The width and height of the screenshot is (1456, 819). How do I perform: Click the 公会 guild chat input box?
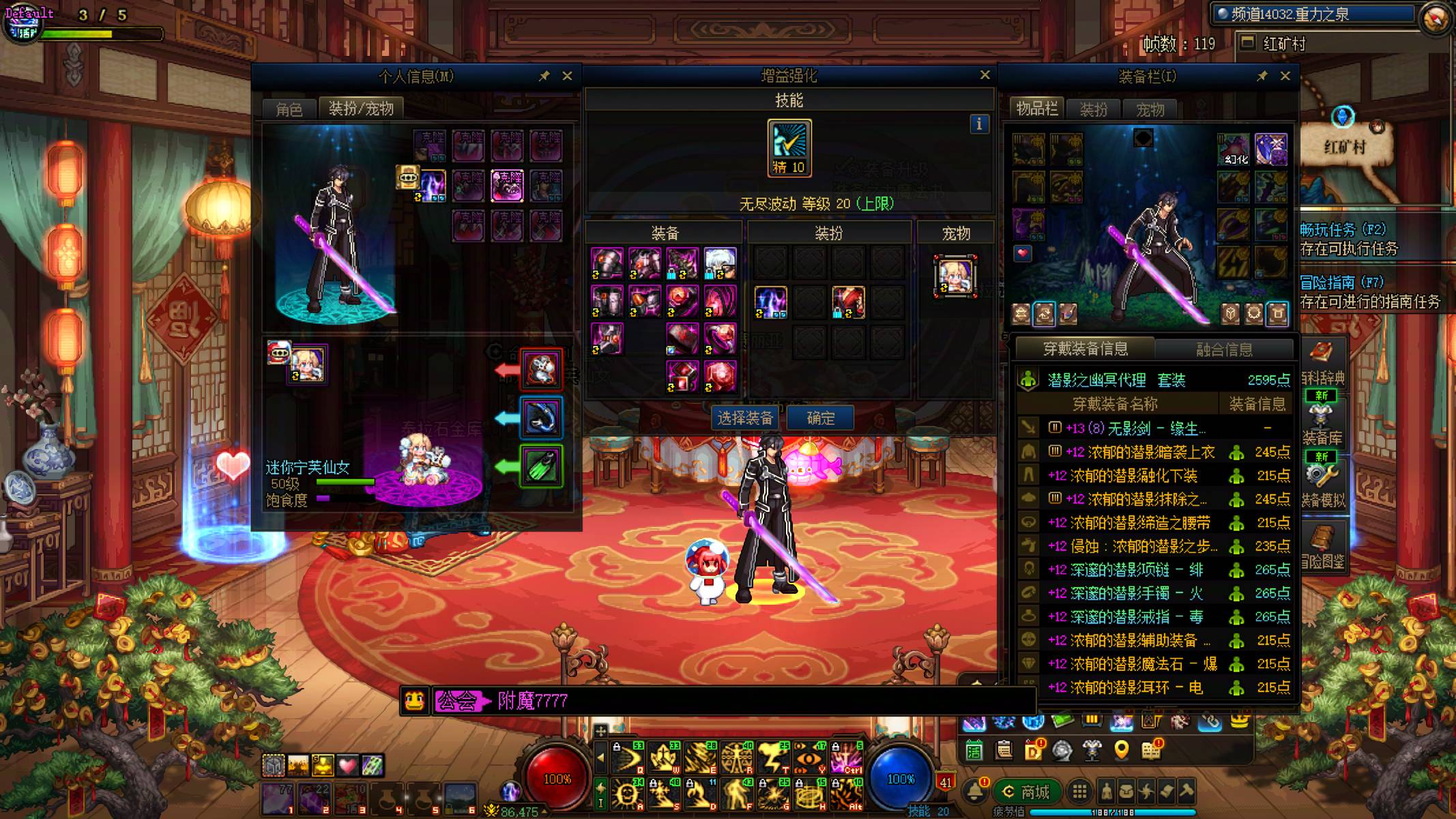coord(751,701)
